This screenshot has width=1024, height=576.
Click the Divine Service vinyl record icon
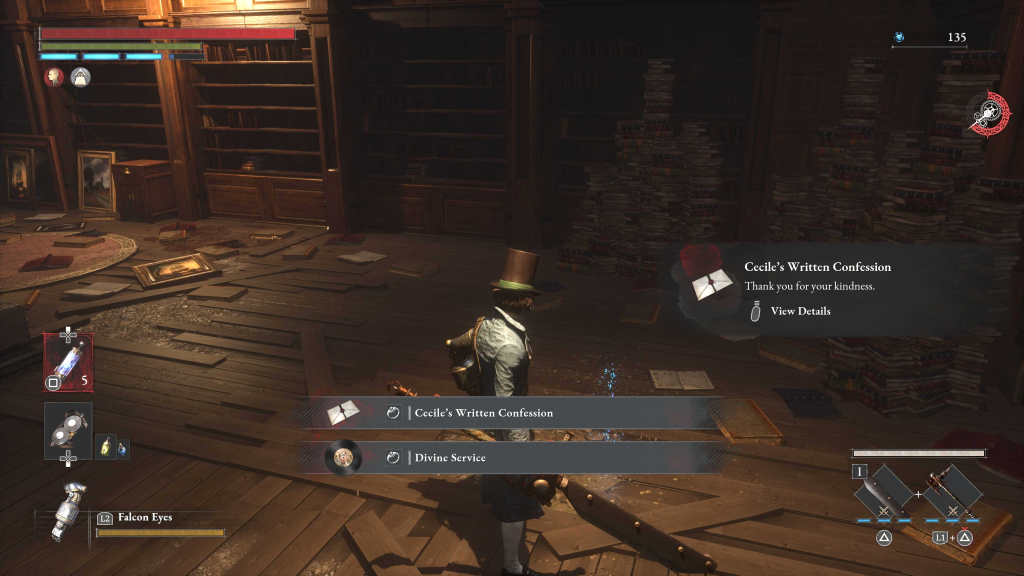point(342,458)
